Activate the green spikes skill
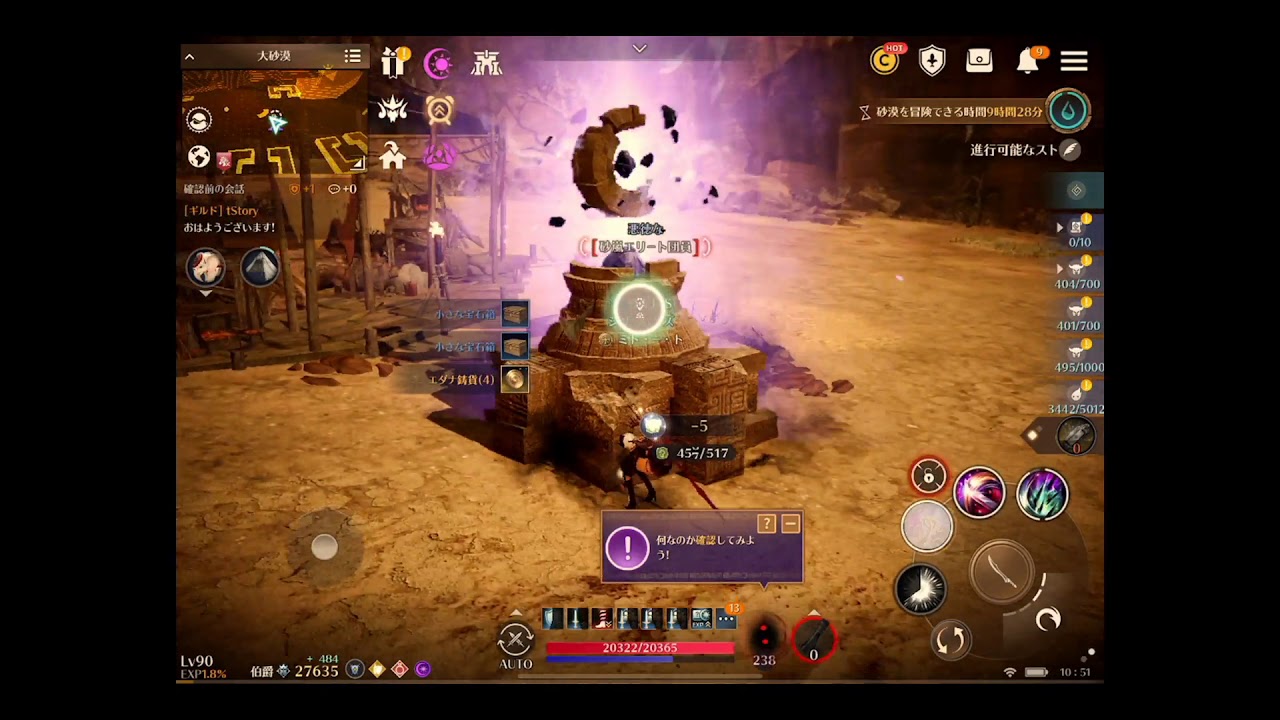1280x720 pixels. 1042,494
